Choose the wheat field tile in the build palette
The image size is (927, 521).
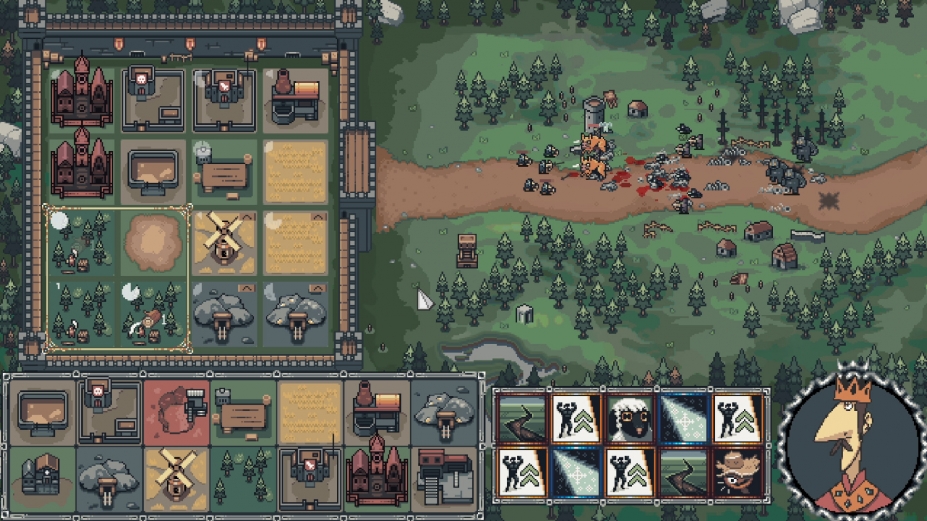309,411
